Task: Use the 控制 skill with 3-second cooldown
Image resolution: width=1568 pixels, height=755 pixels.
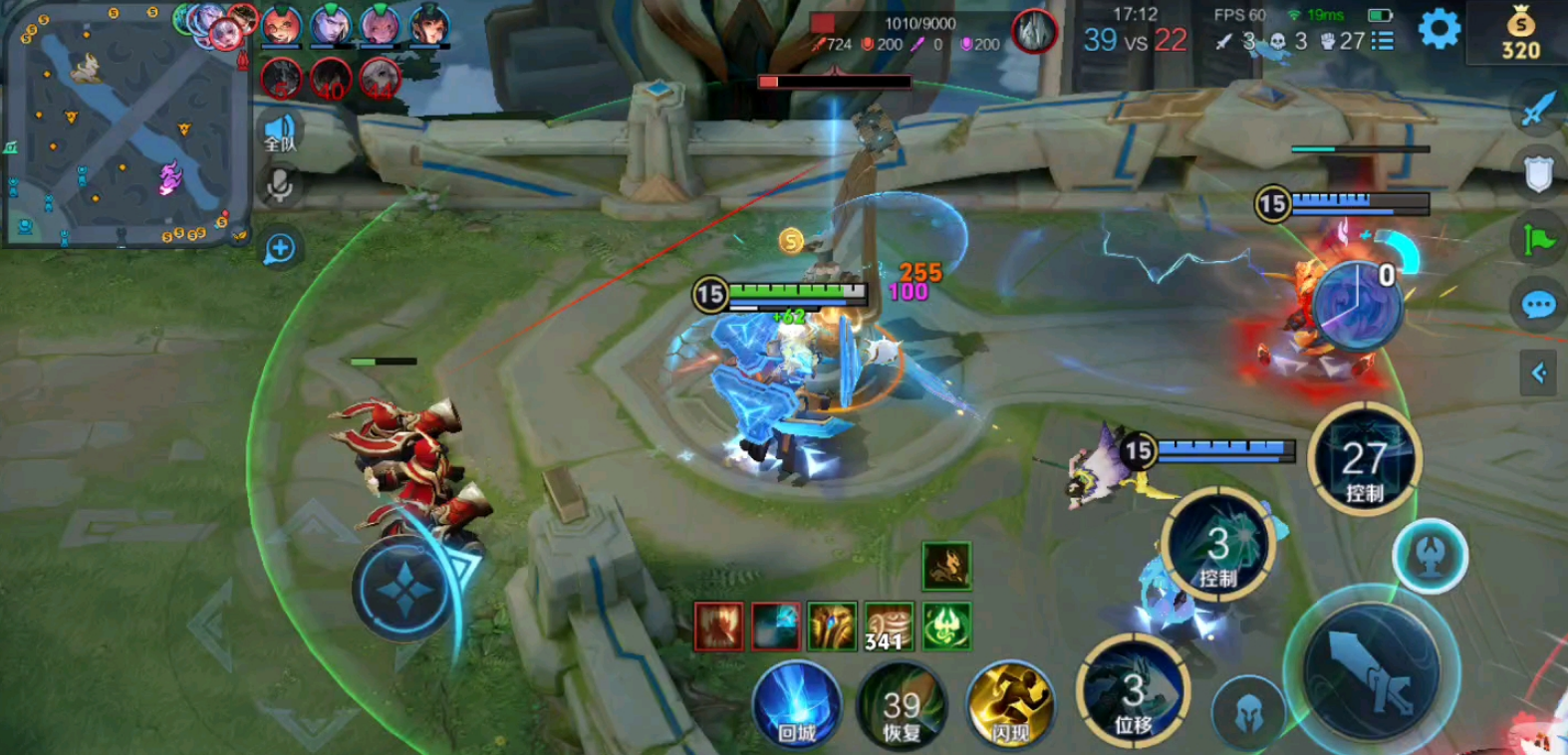Action: click(1217, 546)
